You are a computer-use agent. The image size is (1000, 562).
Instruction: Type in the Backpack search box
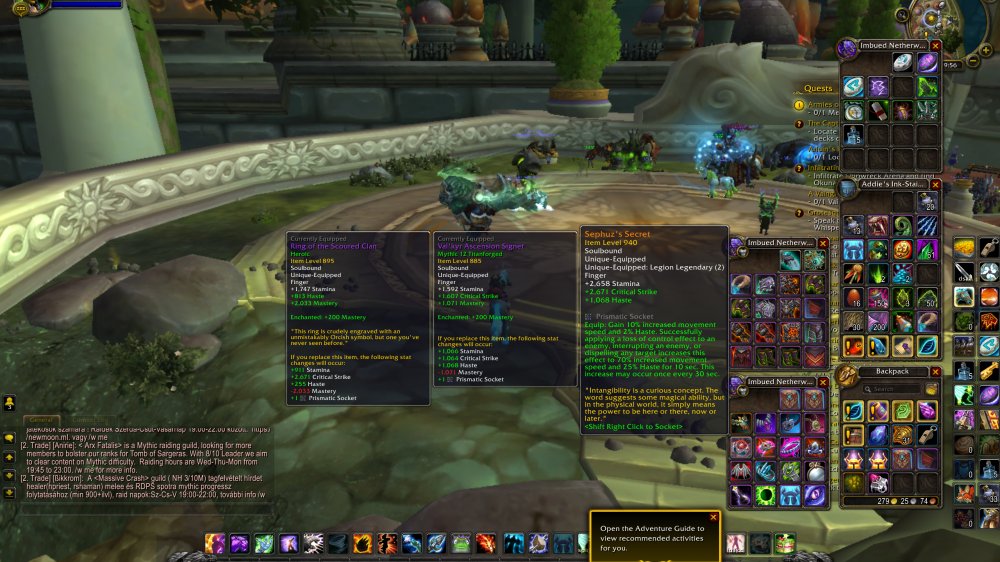(x=893, y=389)
